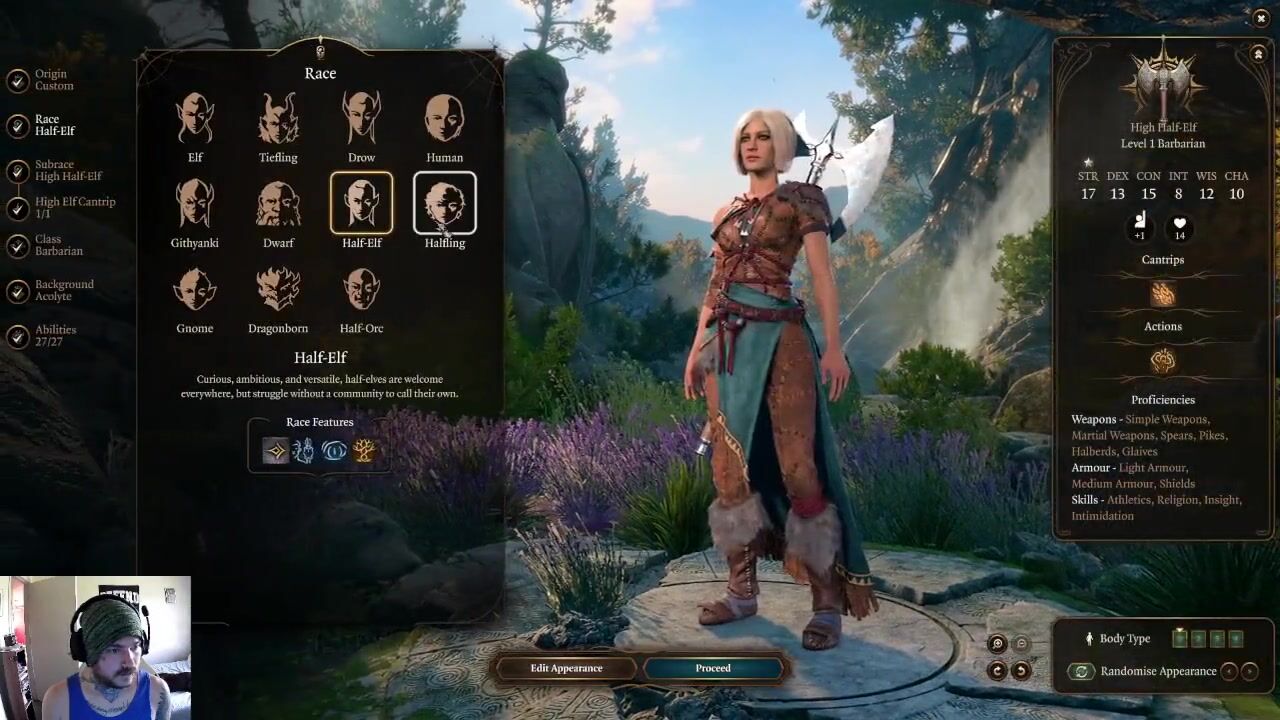The width and height of the screenshot is (1280, 720).
Task: Choose the Githyanki race
Action: pyautogui.click(x=195, y=205)
